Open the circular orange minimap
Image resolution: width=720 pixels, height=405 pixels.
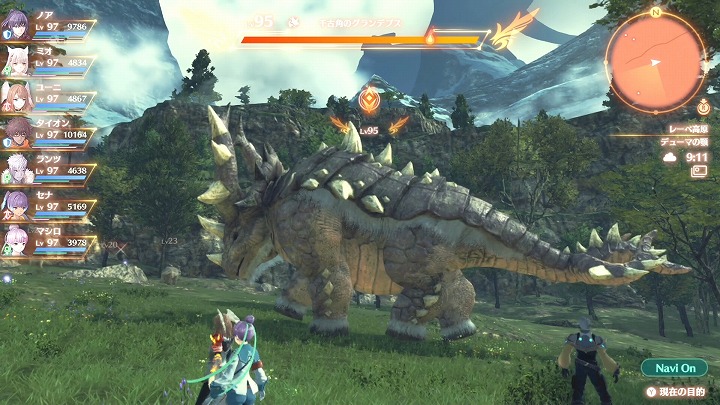[x=655, y=61]
